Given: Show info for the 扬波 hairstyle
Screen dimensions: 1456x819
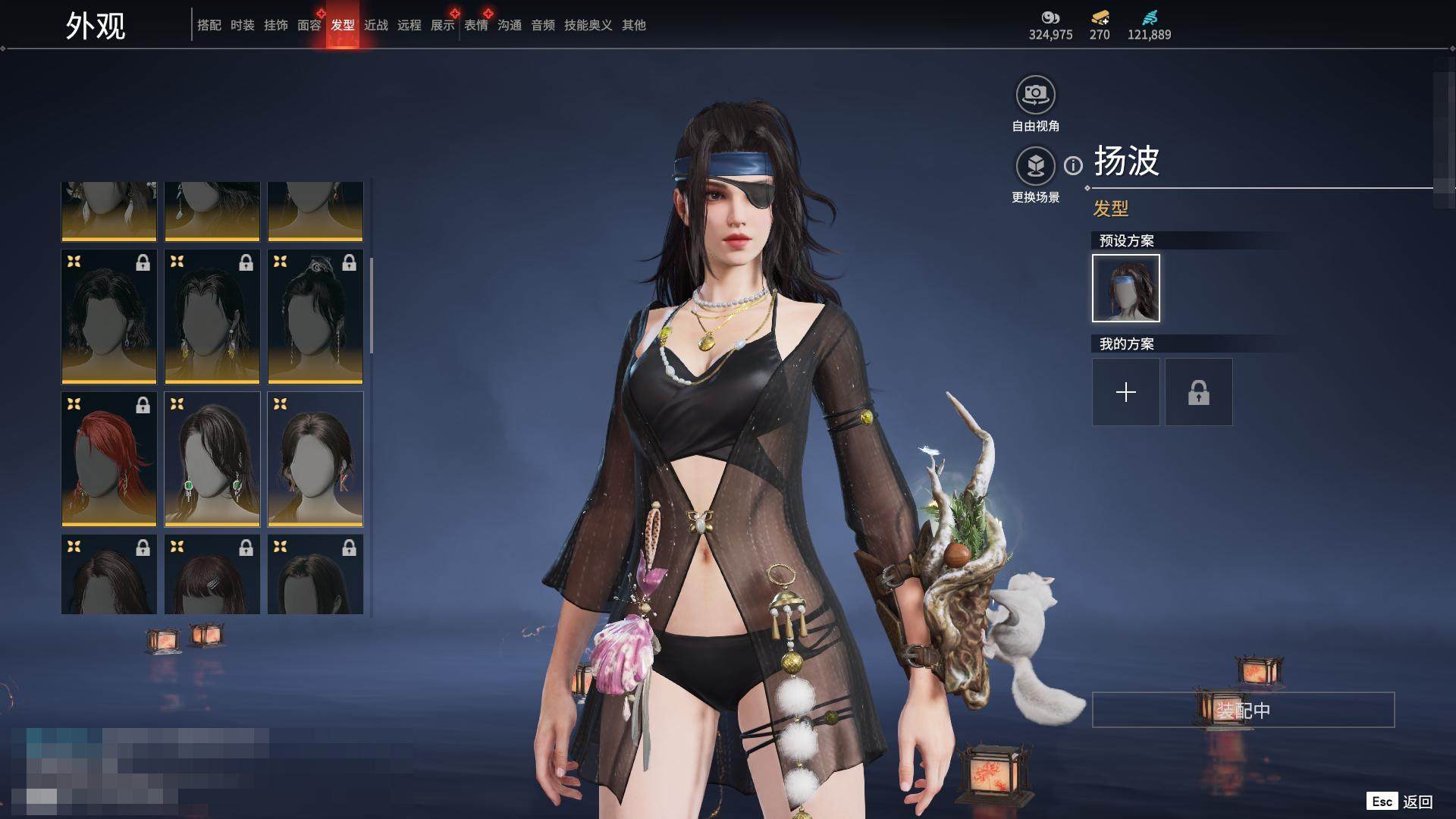Looking at the screenshot, I should 1073,165.
